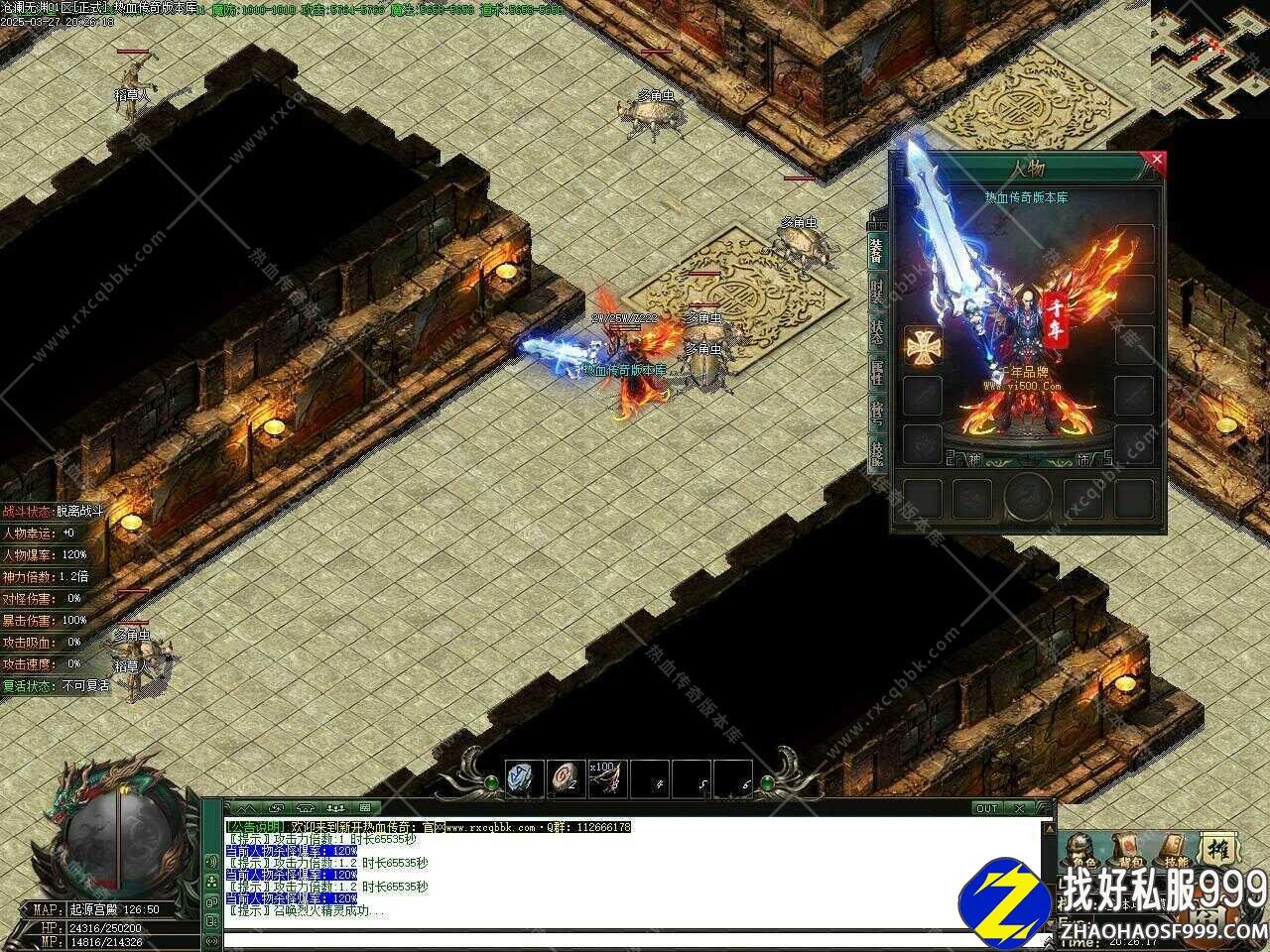Image resolution: width=1270 pixels, height=952 pixels.
Task: Use the blue rune stone in hotbar
Action: (525, 776)
